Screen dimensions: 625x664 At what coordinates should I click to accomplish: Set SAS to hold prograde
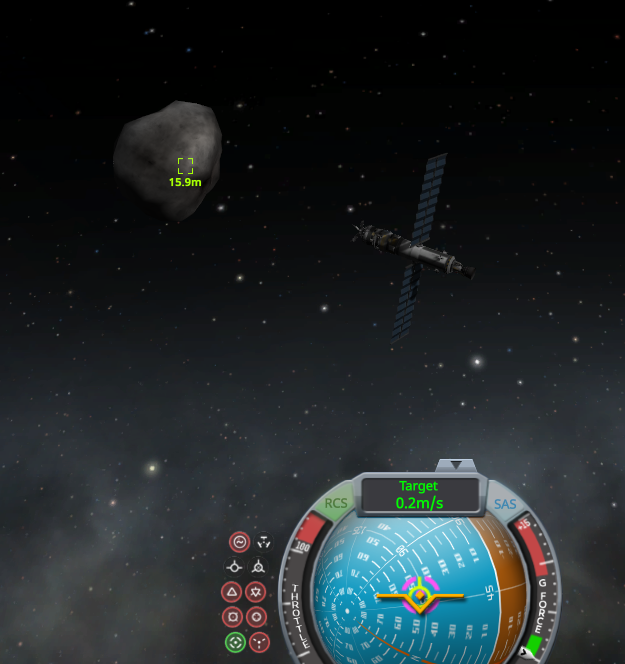click(x=232, y=567)
